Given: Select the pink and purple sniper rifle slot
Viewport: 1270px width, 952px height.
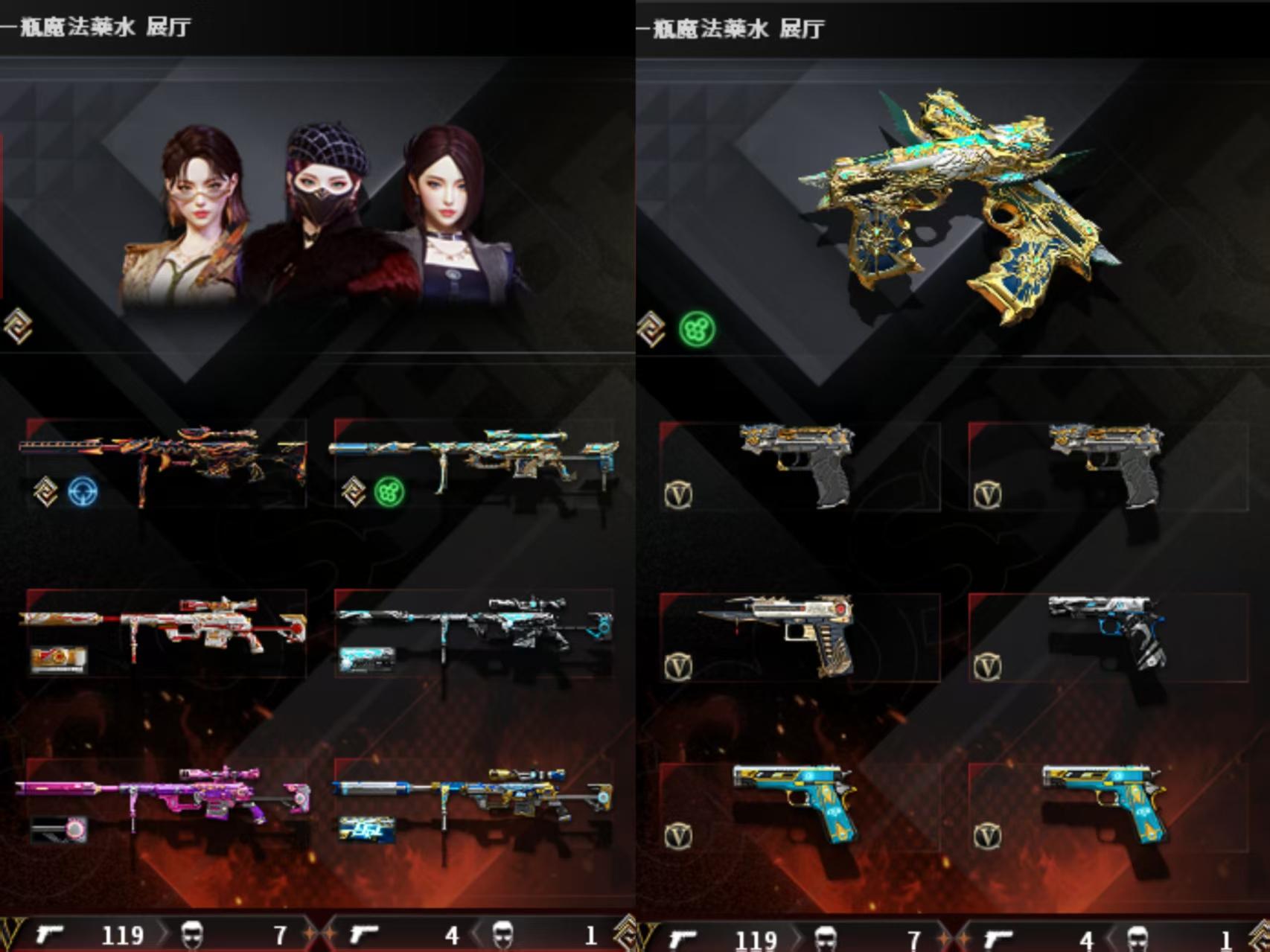Looking at the screenshot, I should 165,795.
